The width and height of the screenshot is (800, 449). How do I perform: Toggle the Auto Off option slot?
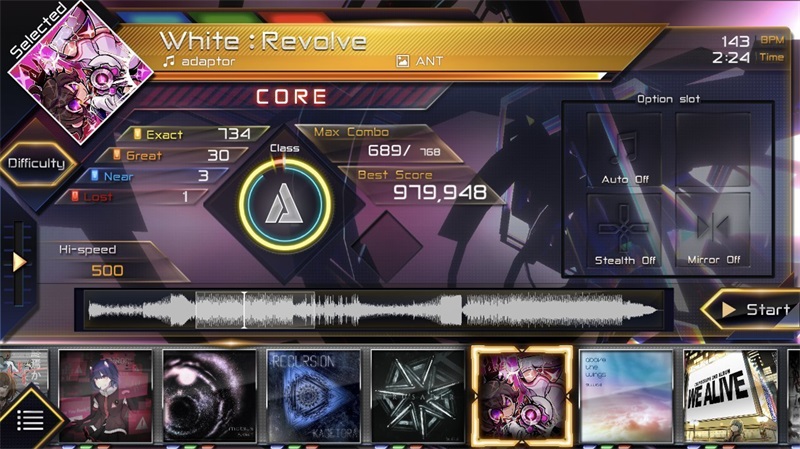pyautogui.click(x=625, y=151)
